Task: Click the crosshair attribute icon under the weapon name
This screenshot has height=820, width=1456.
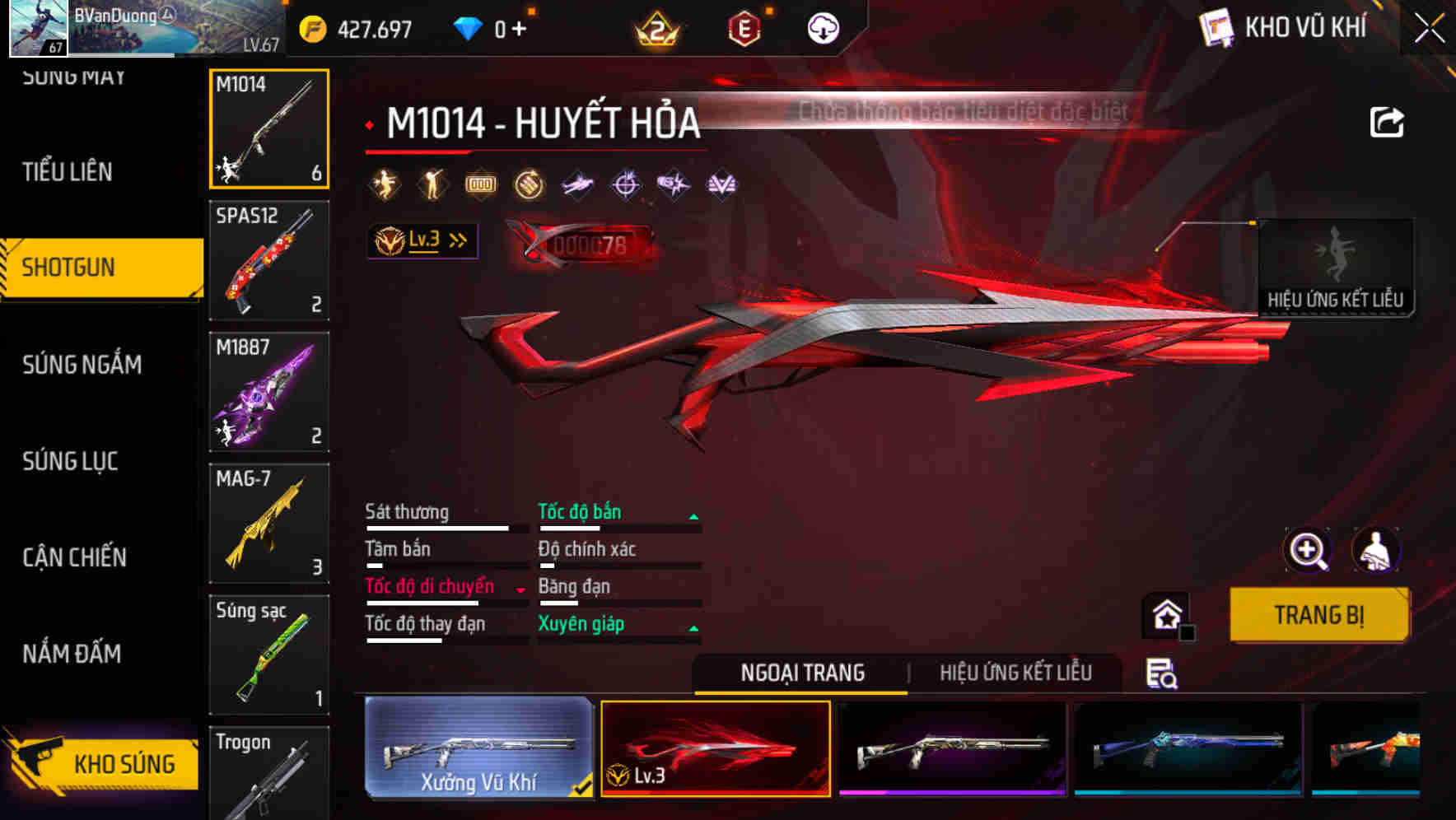Action: 625,184
